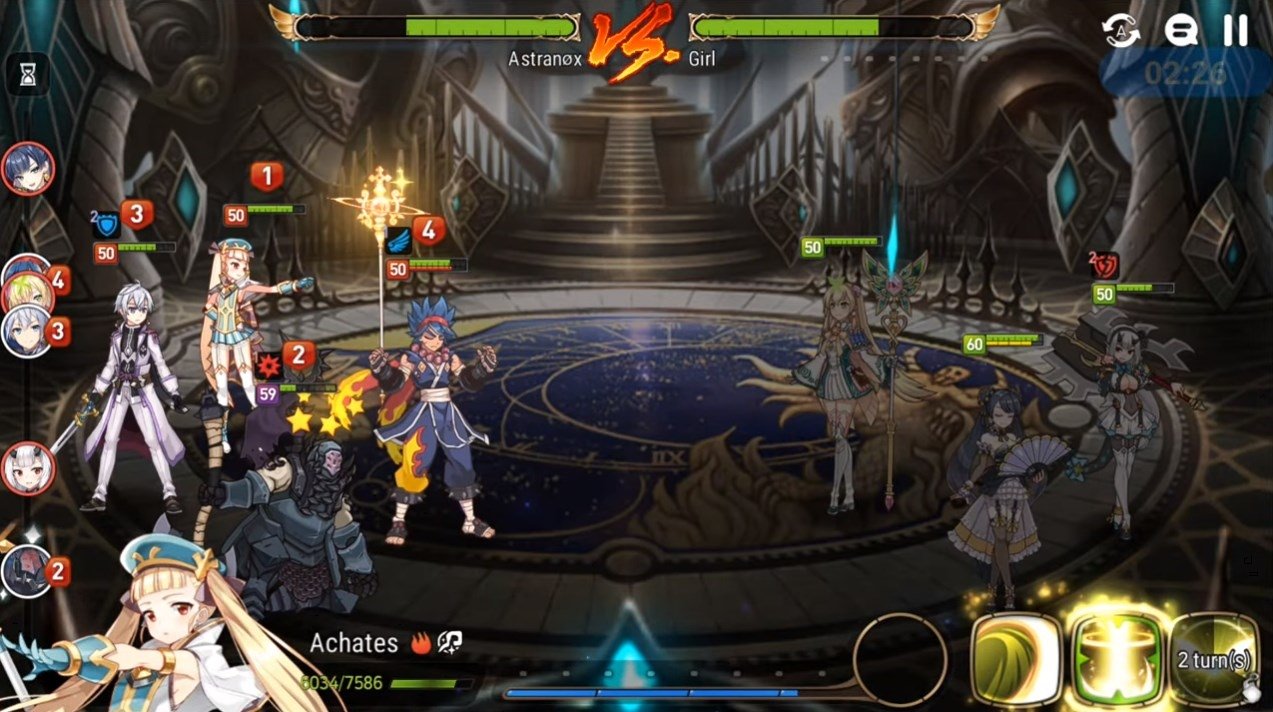This screenshot has height=712, width=1273.
Task: Select the skill on 2 turn(s) cooldown
Action: point(1214,658)
